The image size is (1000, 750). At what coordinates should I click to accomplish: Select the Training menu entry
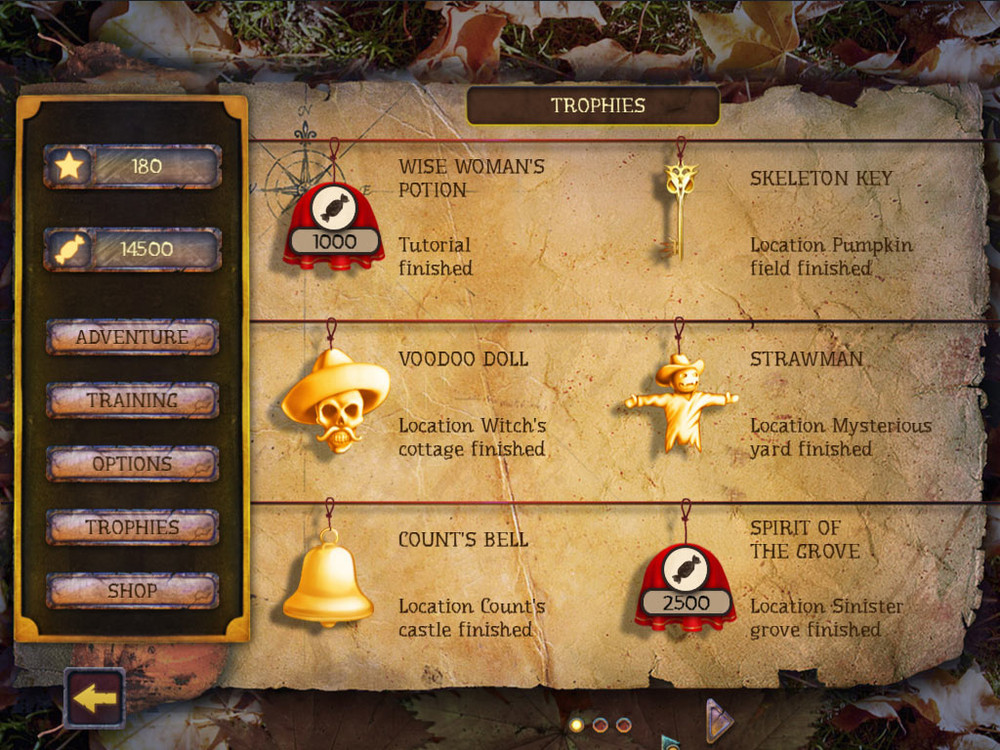pyautogui.click(x=132, y=400)
